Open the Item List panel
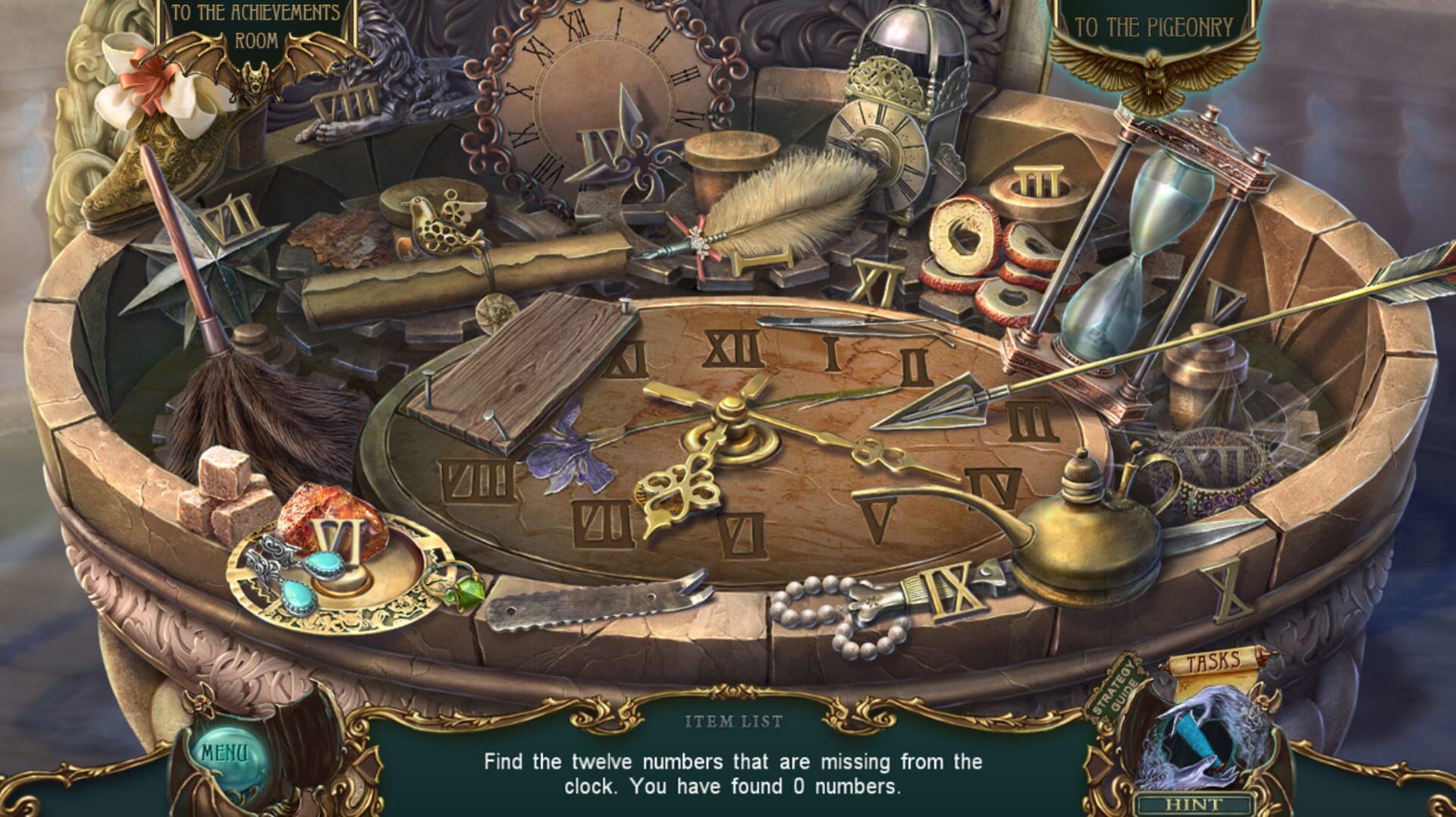 (x=732, y=722)
